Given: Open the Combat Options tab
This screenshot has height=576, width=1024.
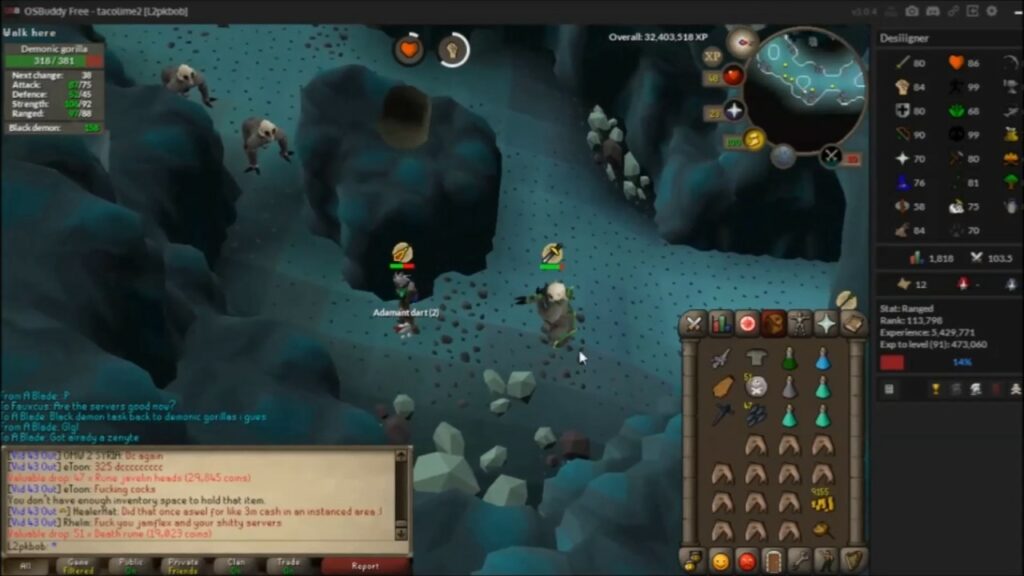Looking at the screenshot, I should (x=694, y=324).
